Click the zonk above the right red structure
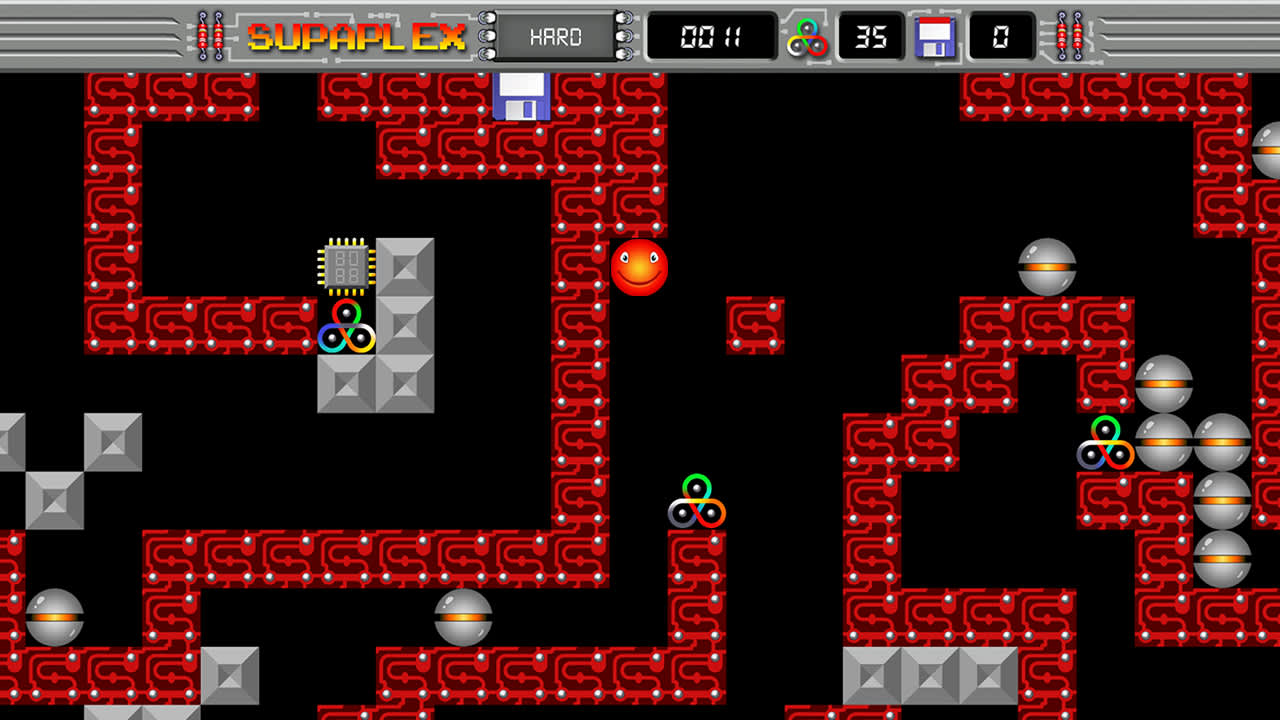 (x=1044, y=263)
